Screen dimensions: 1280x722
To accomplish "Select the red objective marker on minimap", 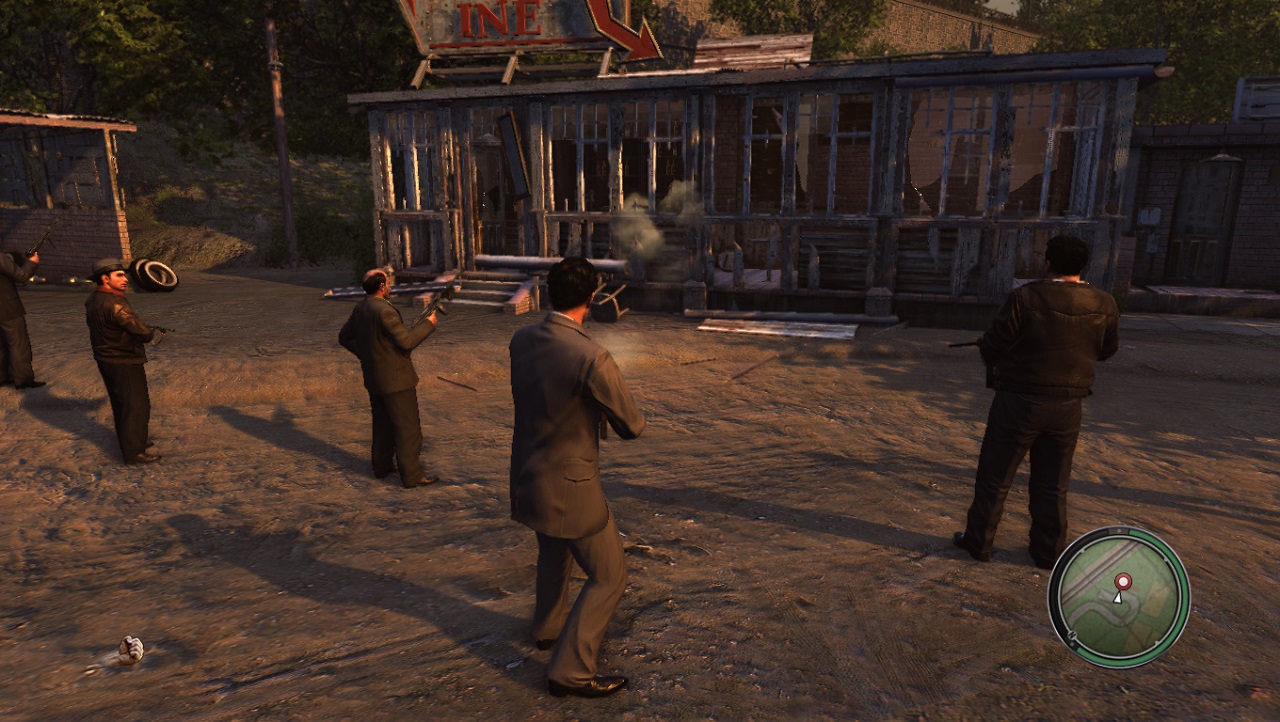I will tap(1123, 581).
